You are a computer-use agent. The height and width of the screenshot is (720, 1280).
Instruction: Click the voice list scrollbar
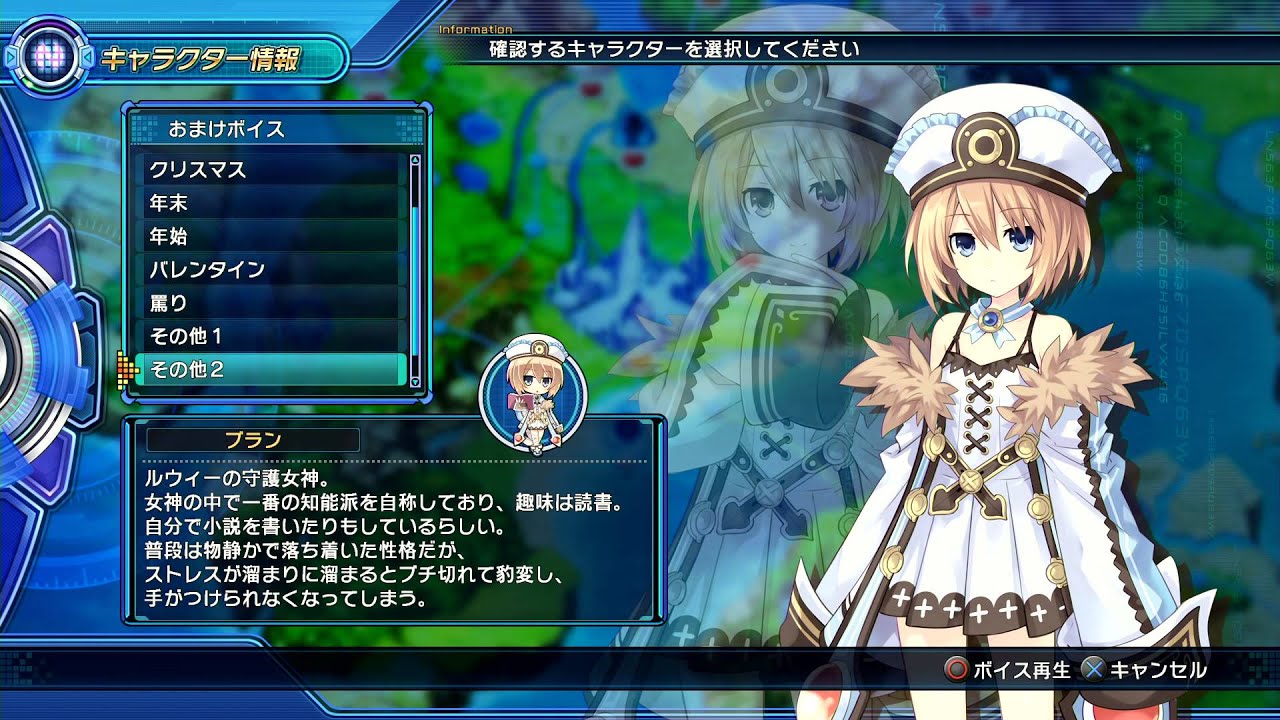(x=415, y=268)
